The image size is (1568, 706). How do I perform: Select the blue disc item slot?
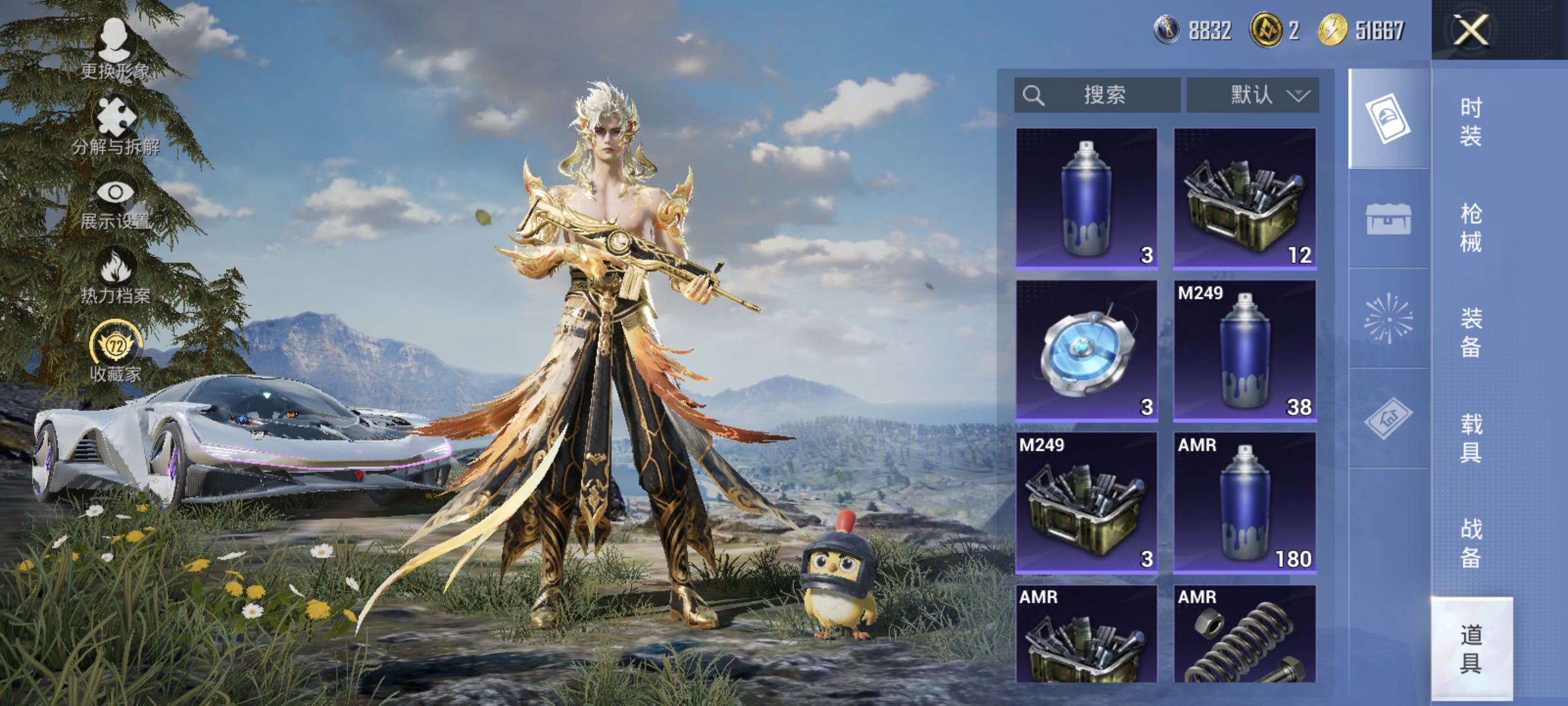pos(1086,350)
